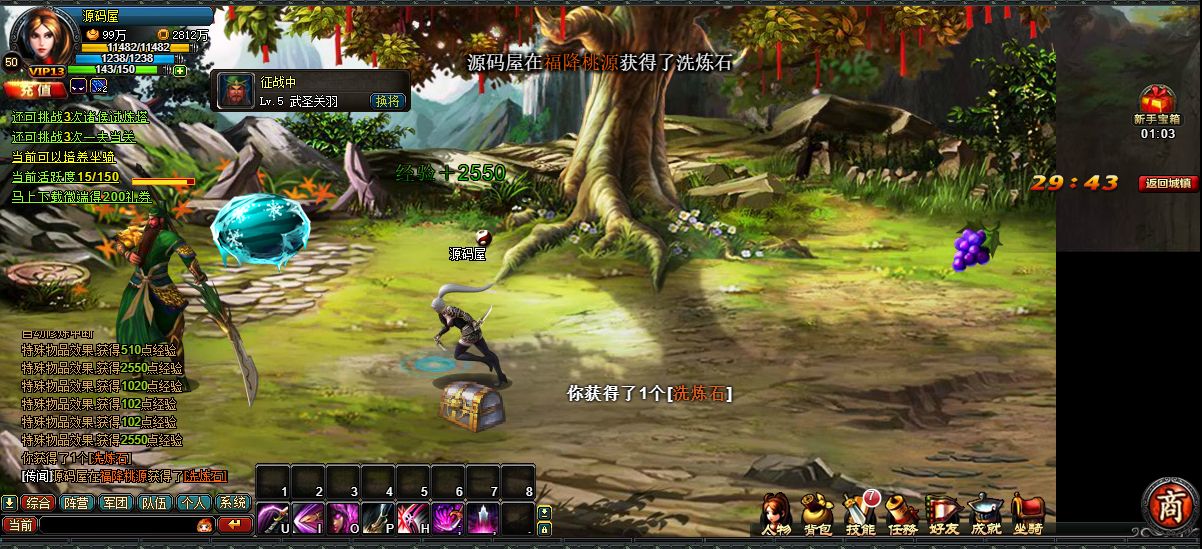Switch to the 综合 chat tab

(x=39, y=503)
